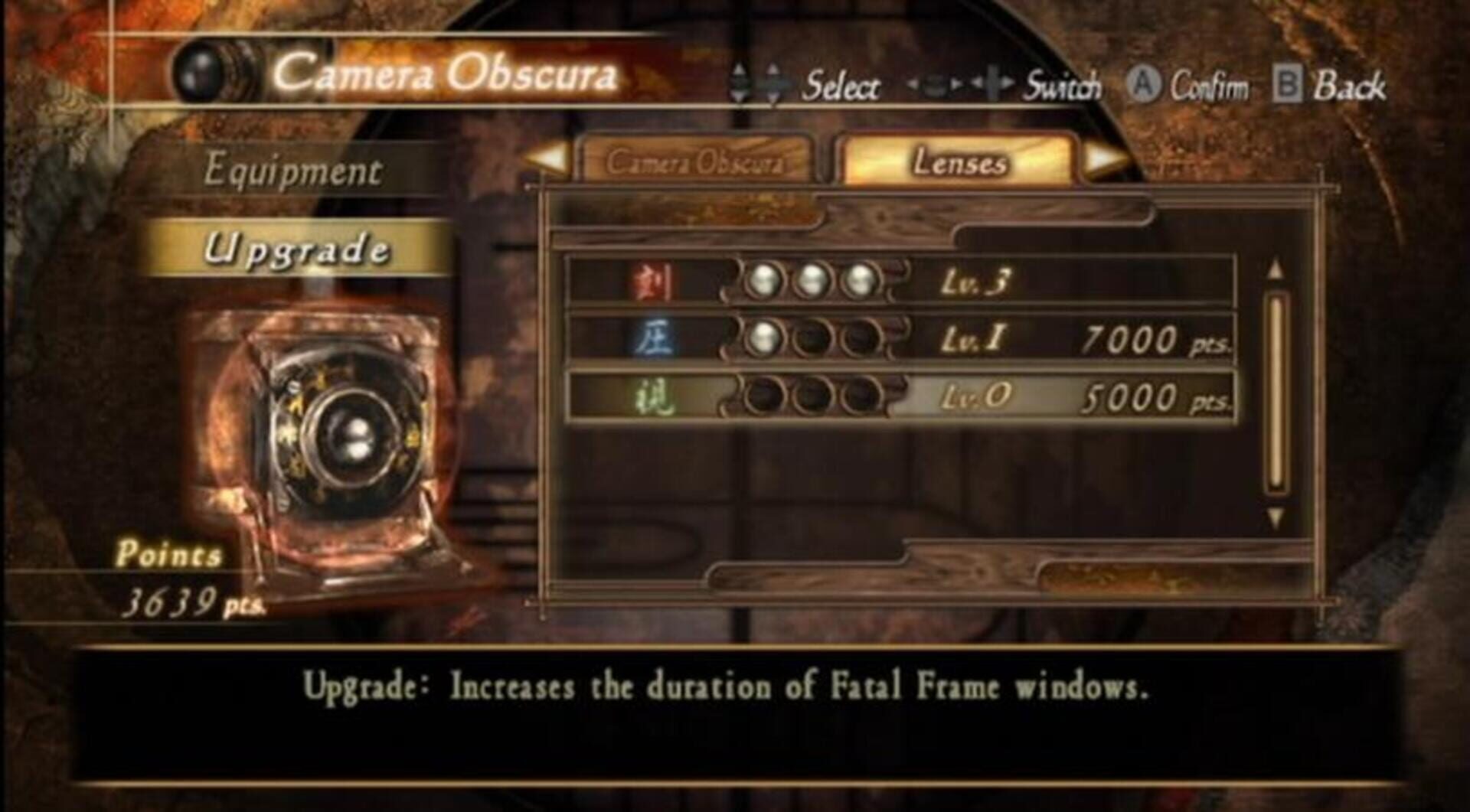Select the Equipment menu option
This screenshot has width=1470, height=812.
[293, 170]
